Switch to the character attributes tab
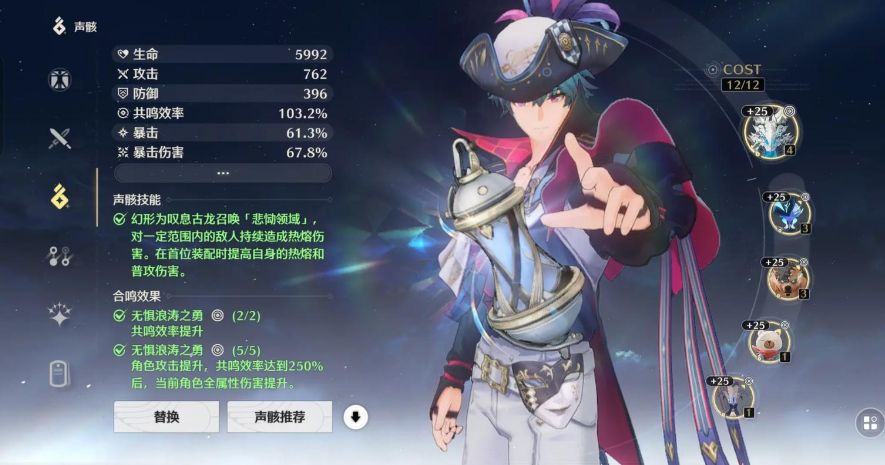Viewport: 885px width, 465px height. (60, 80)
